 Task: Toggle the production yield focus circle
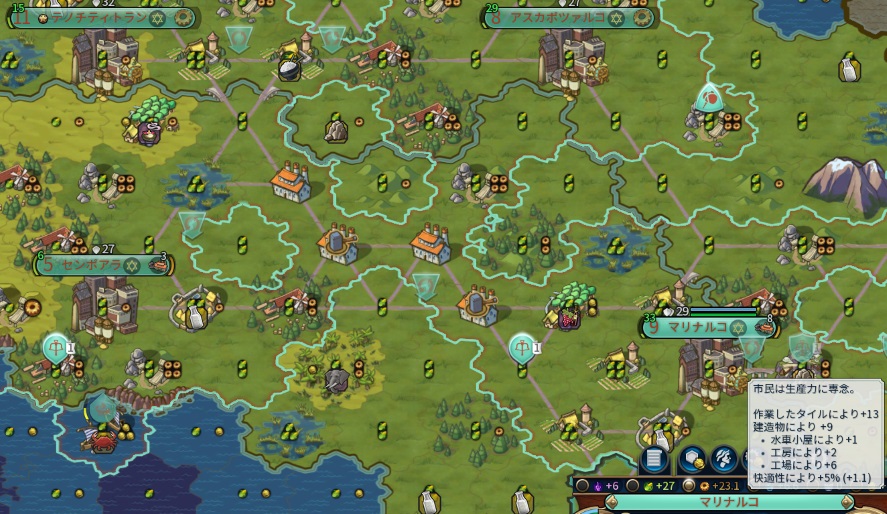pyautogui.click(x=688, y=486)
